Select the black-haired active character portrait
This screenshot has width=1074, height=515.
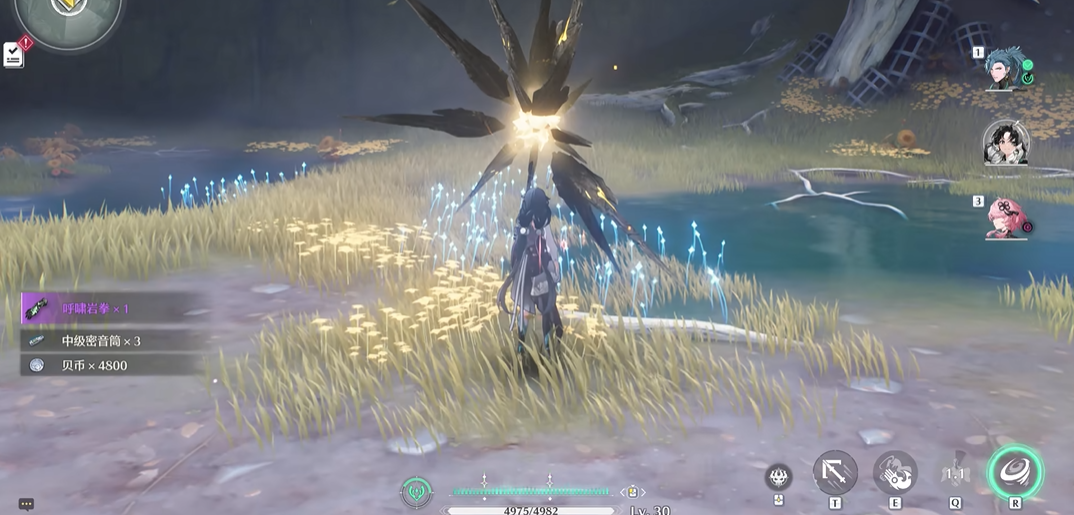tap(1006, 142)
